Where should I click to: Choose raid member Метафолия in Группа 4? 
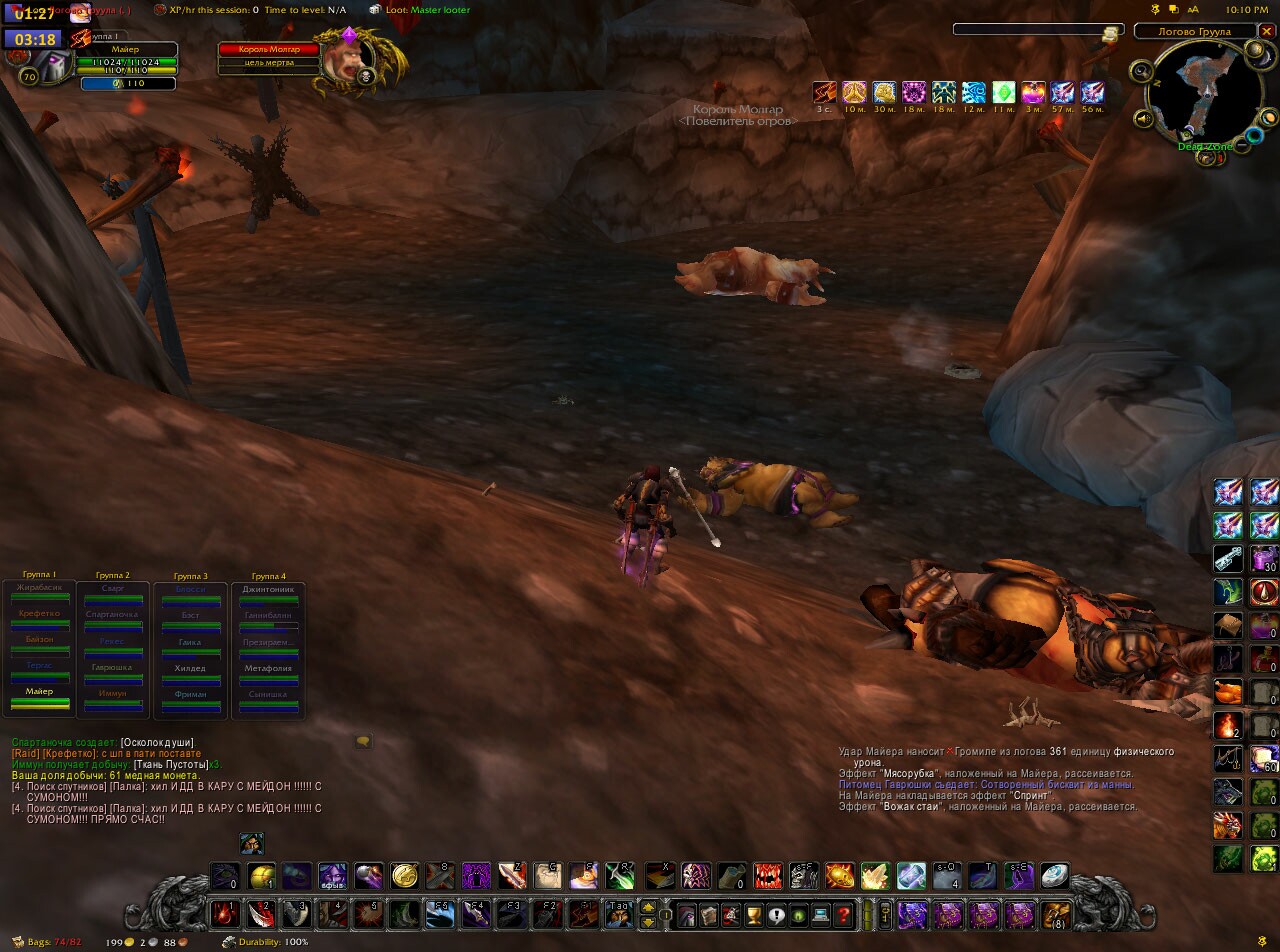click(x=268, y=669)
